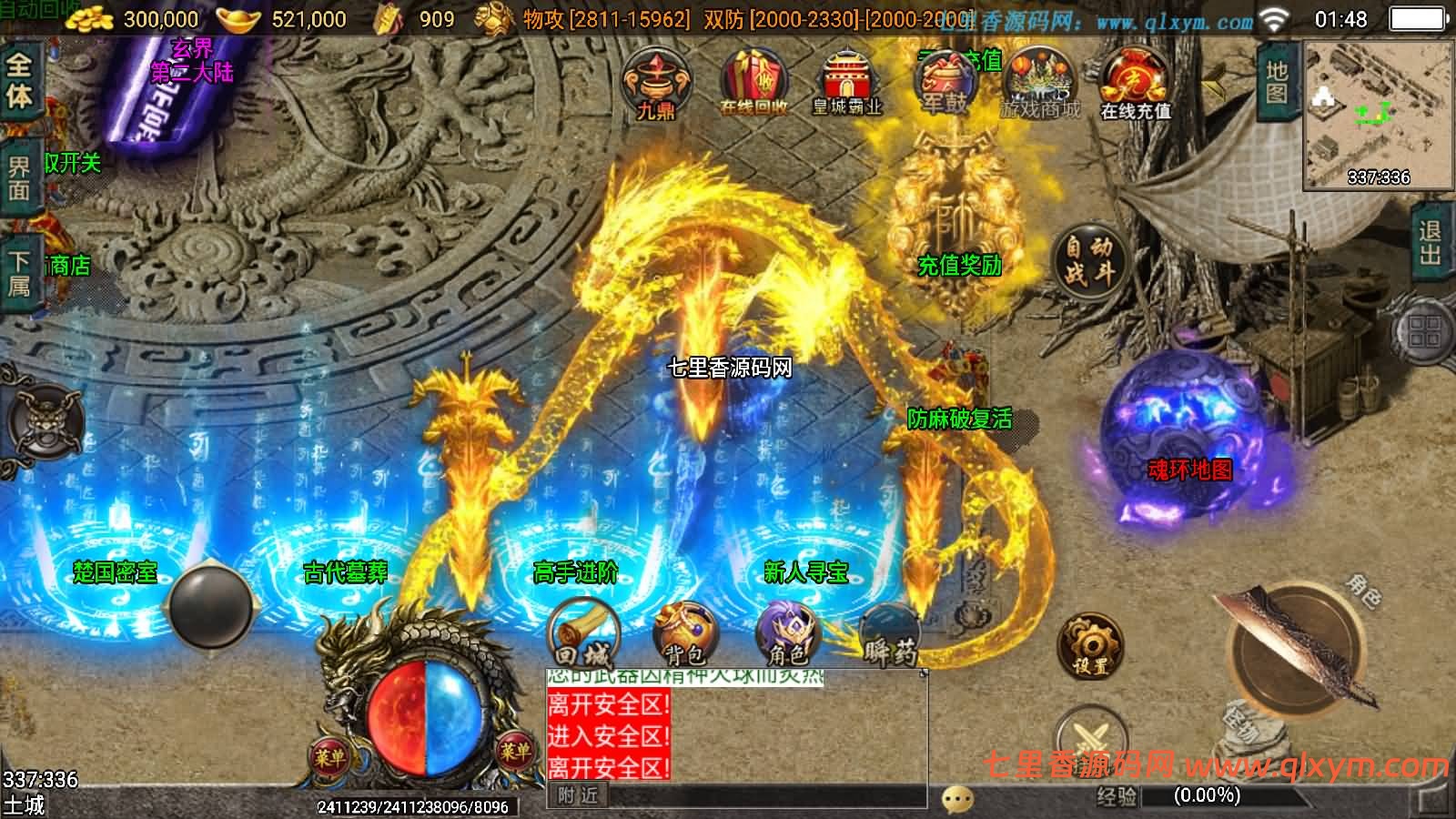The height and width of the screenshot is (819, 1456).
Task: Select the 全体 tab on left edge
Action: point(19,80)
